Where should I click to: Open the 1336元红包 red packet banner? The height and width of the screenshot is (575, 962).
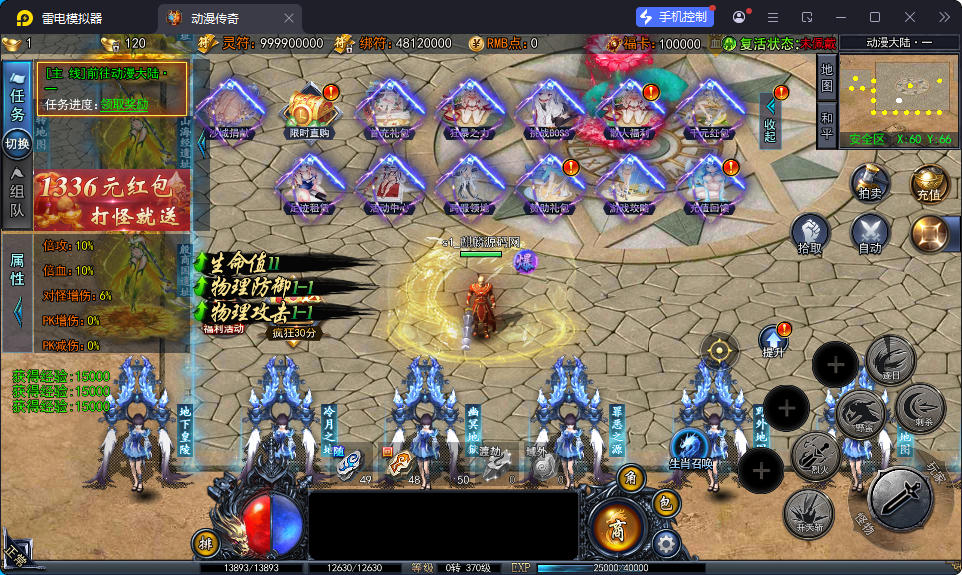pos(112,200)
